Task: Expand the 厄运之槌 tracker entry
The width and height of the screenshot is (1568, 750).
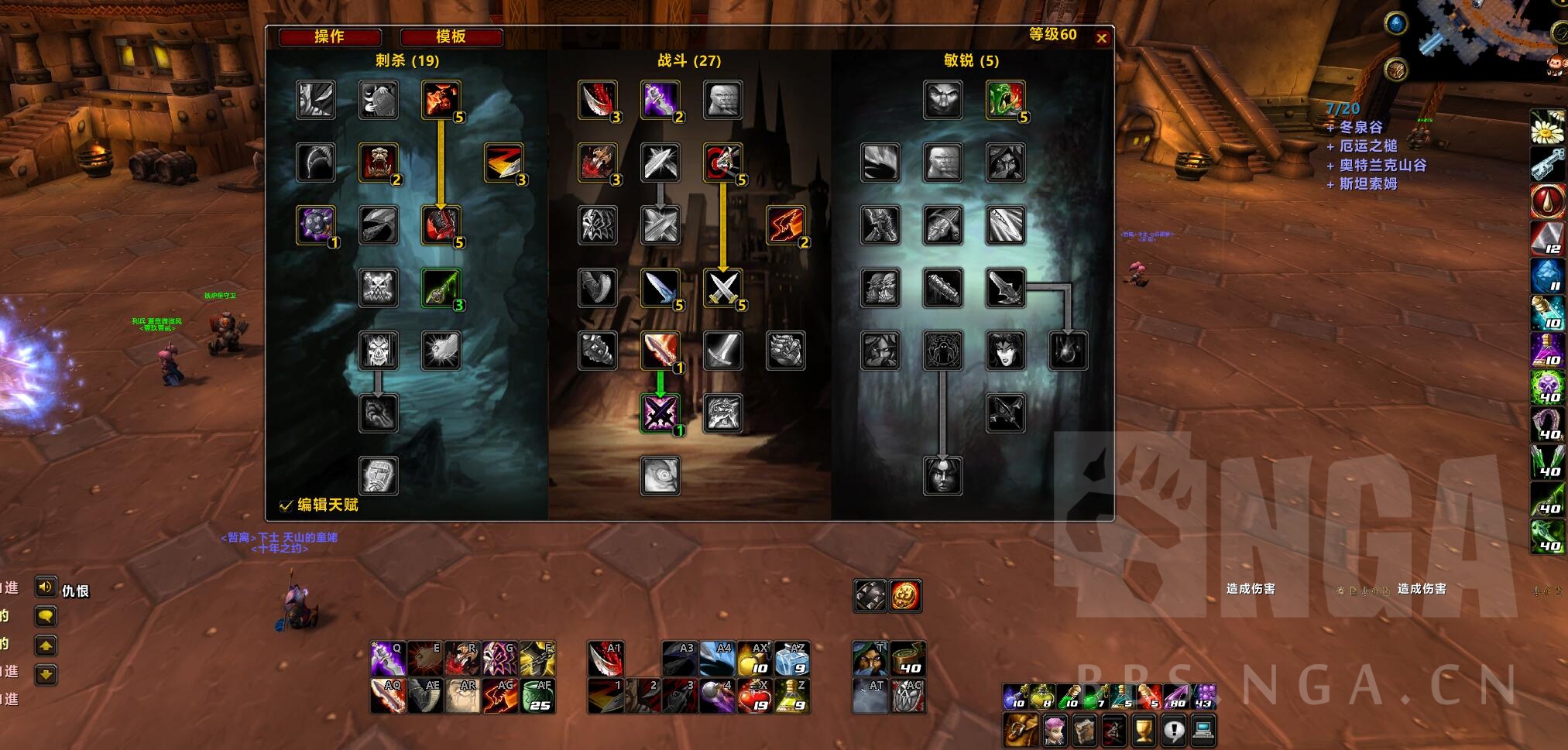Action: tap(1367, 146)
